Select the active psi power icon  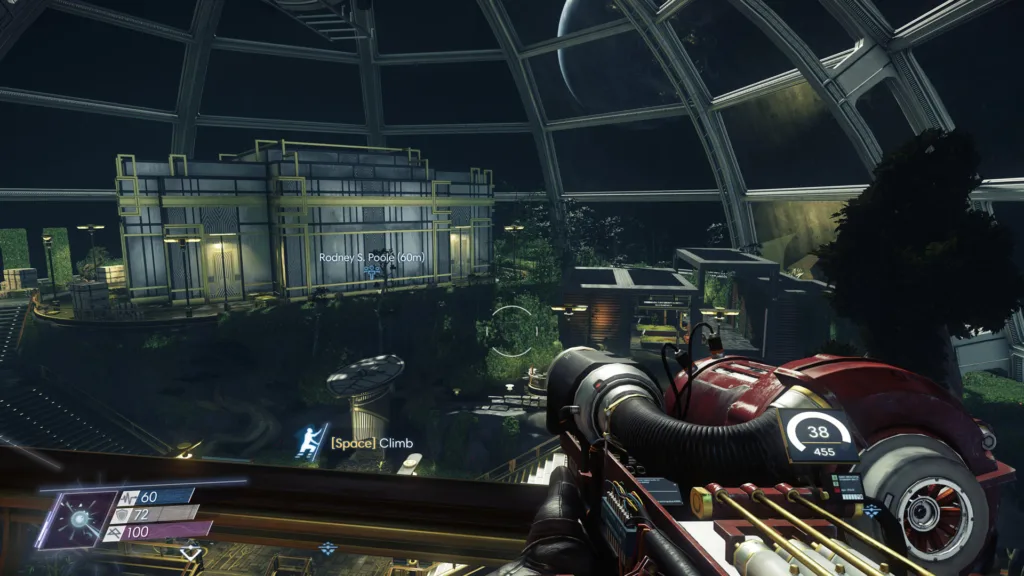76,517
